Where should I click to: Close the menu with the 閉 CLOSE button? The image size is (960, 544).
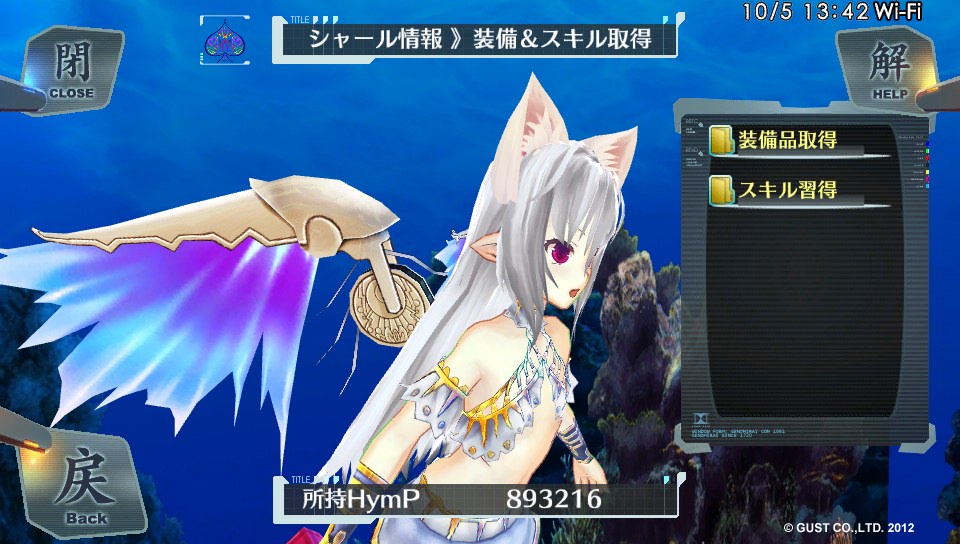pyautogui.click(x=70, y=70)
